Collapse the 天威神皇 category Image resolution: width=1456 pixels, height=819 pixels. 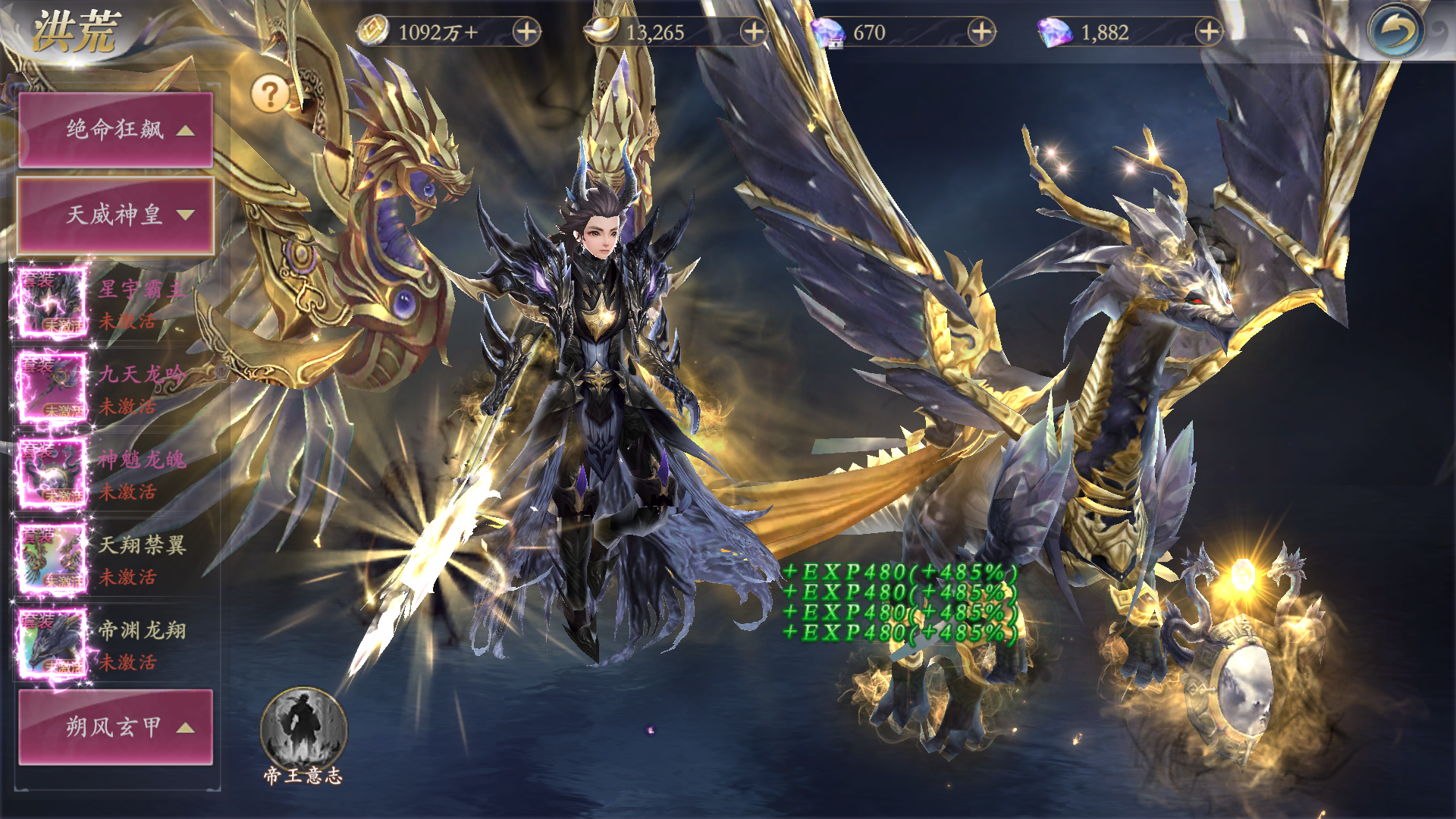115,215
